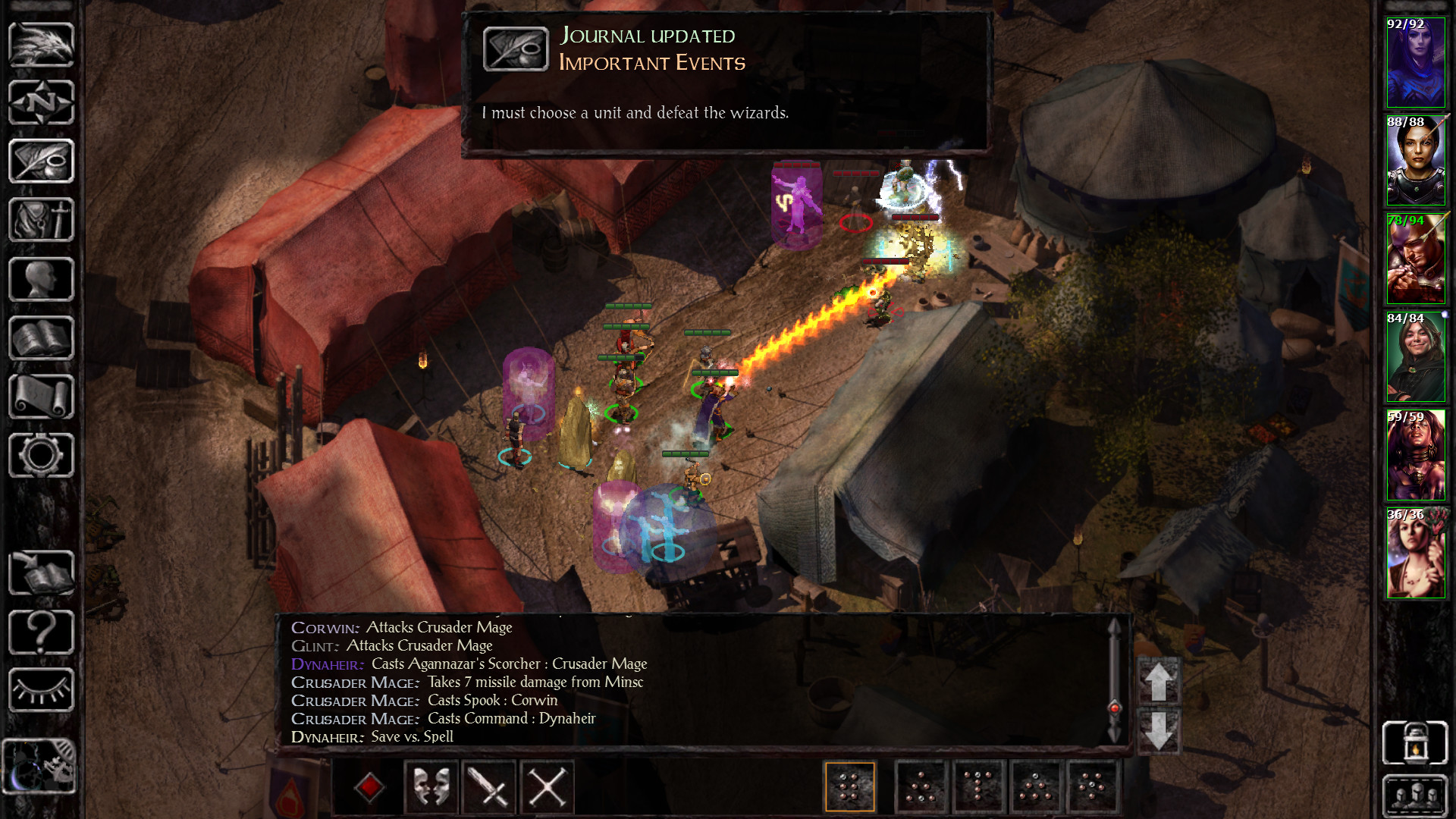Dismiss the Journal Updated notification
Viewport: 1456px width, 819px height.
[728, 80]
